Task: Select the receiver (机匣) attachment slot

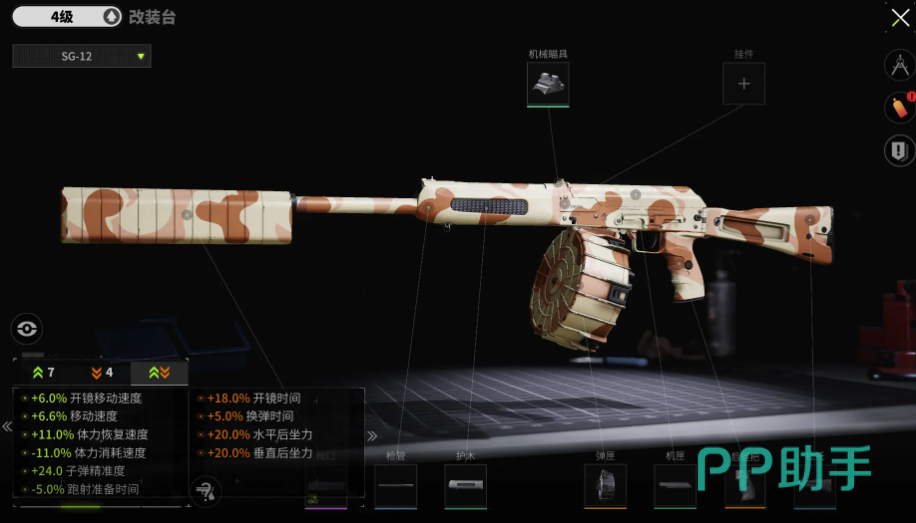Action: click(x=675, y=486)
